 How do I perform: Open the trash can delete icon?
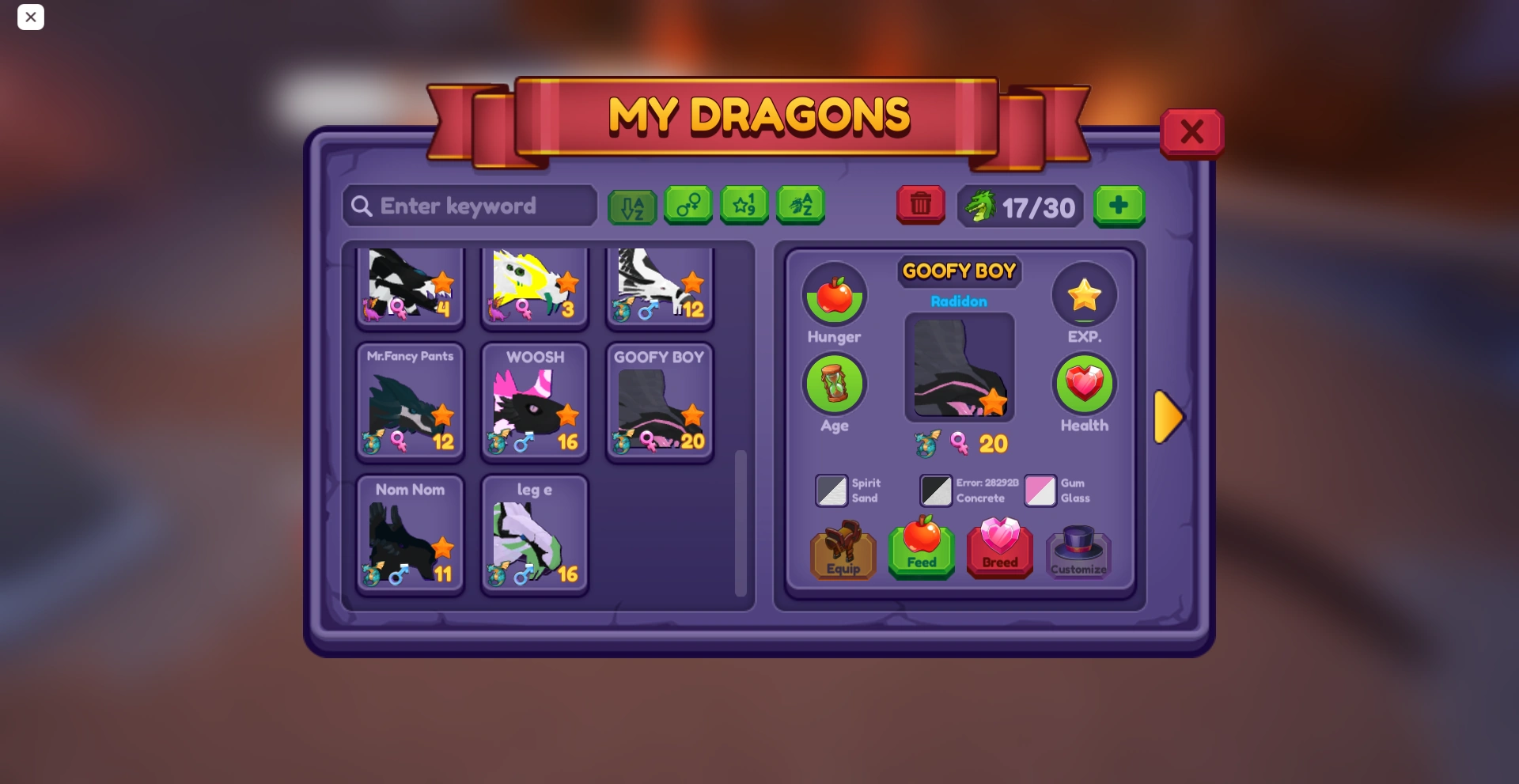pyautogui.click(x=920, y=206)
